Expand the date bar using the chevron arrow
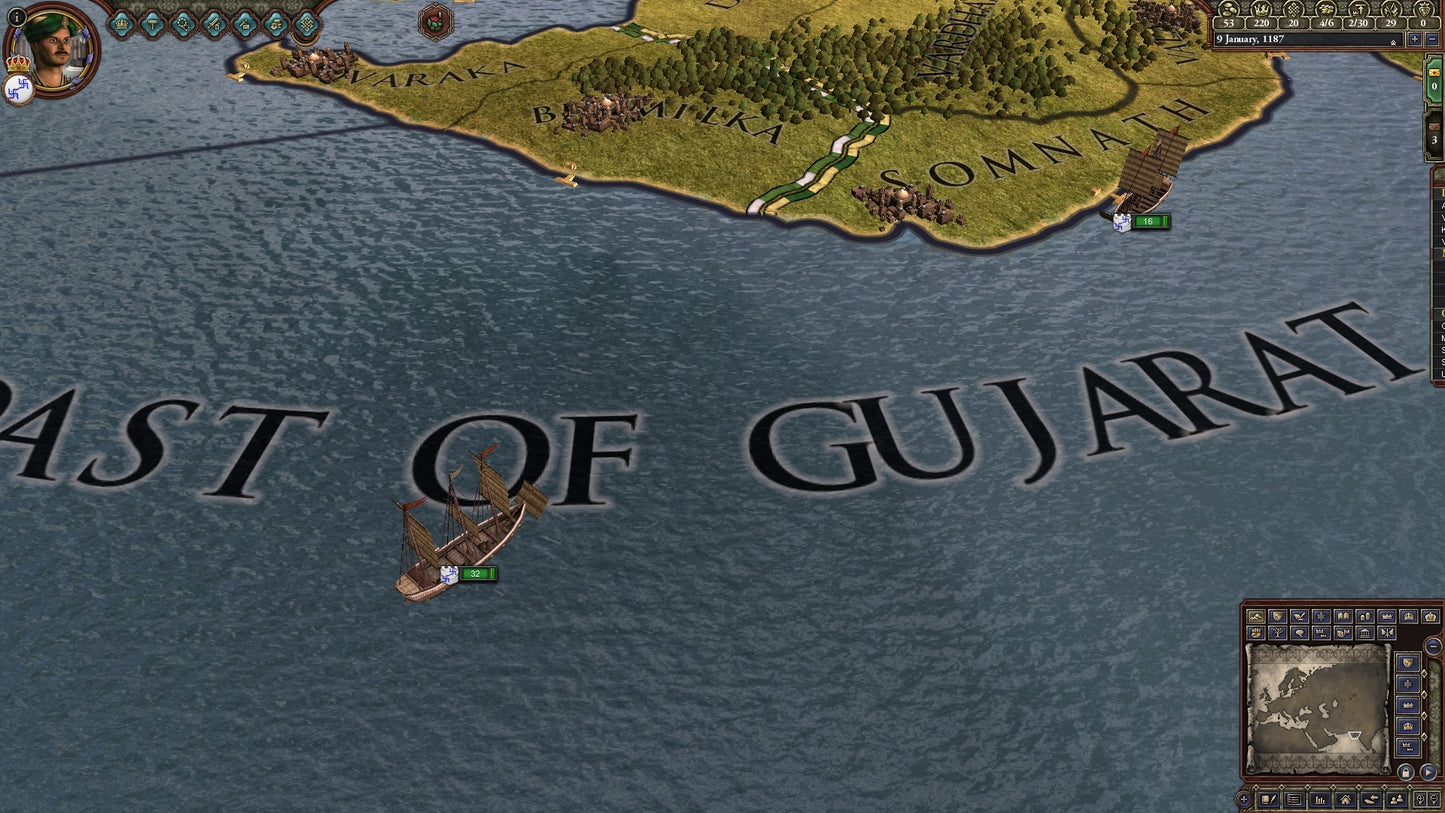This screenshot has height=813, width=1445. click(x=1393, y=42)
